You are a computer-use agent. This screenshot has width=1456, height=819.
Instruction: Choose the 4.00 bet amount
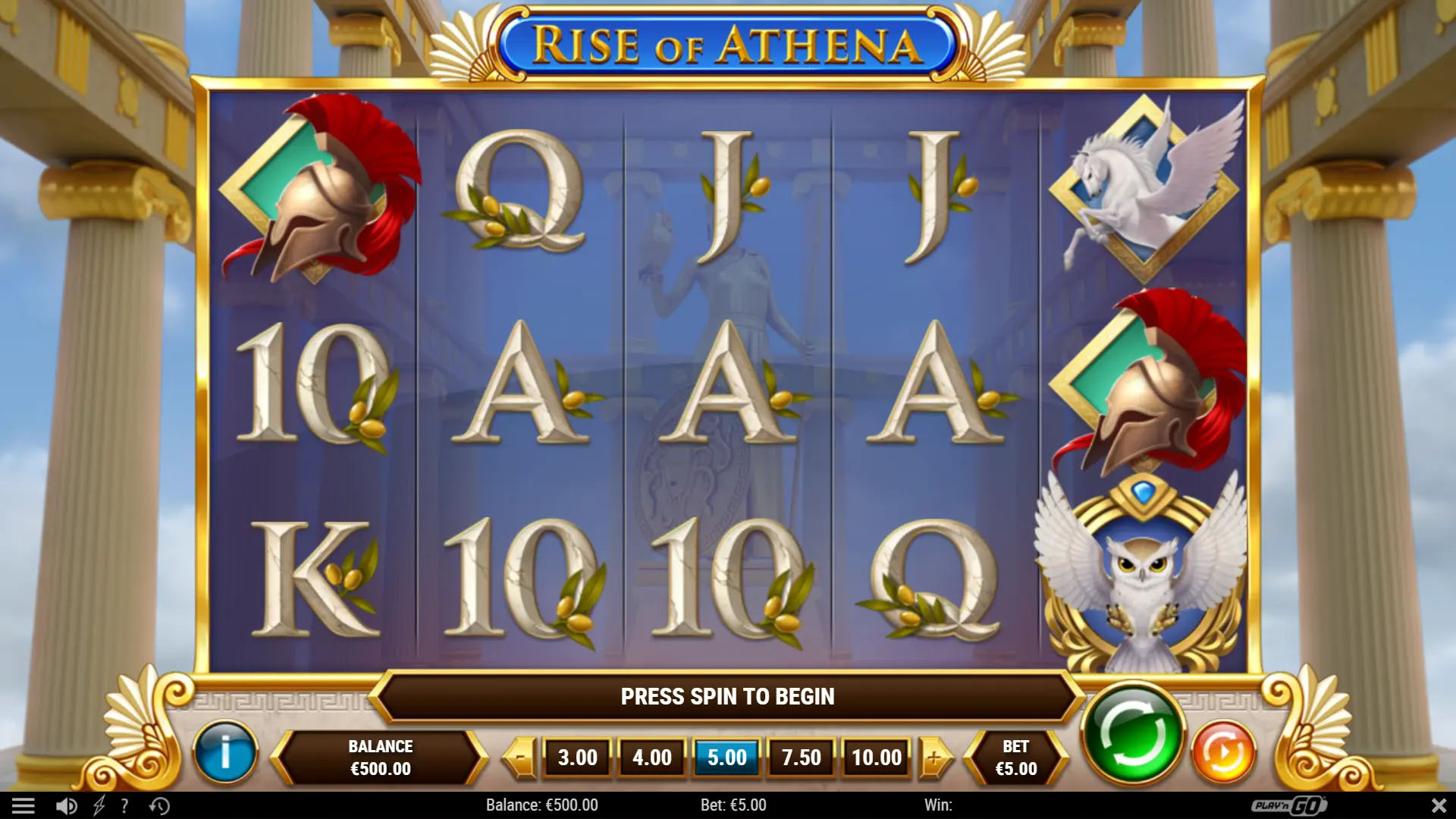651,757
